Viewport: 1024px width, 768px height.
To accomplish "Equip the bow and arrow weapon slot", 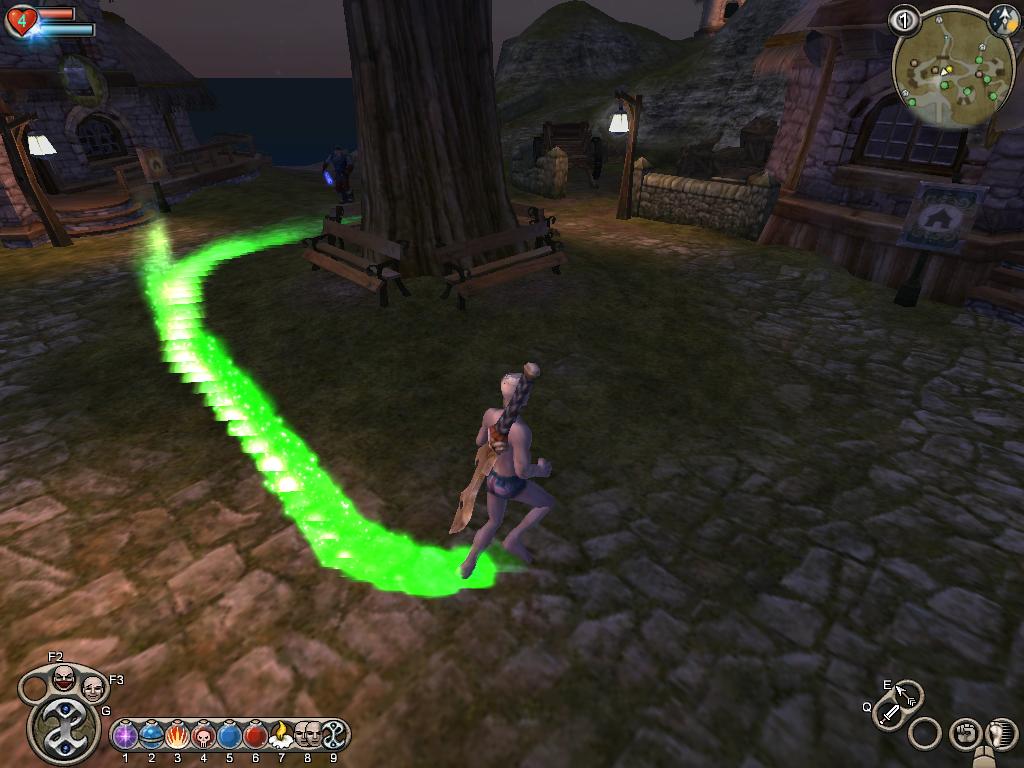I will point(907,694).
